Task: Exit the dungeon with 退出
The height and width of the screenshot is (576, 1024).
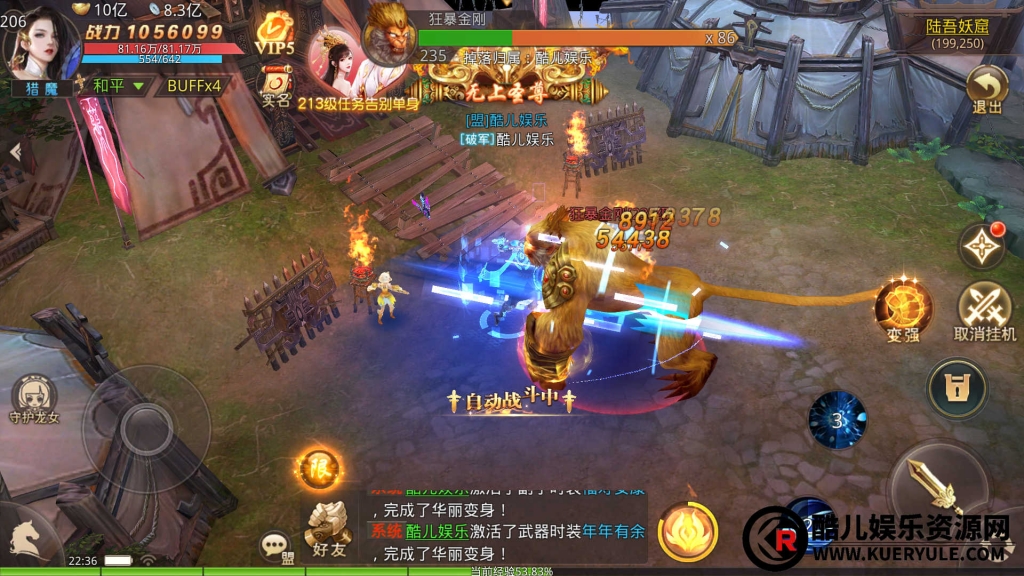Action: coord(986,90)
